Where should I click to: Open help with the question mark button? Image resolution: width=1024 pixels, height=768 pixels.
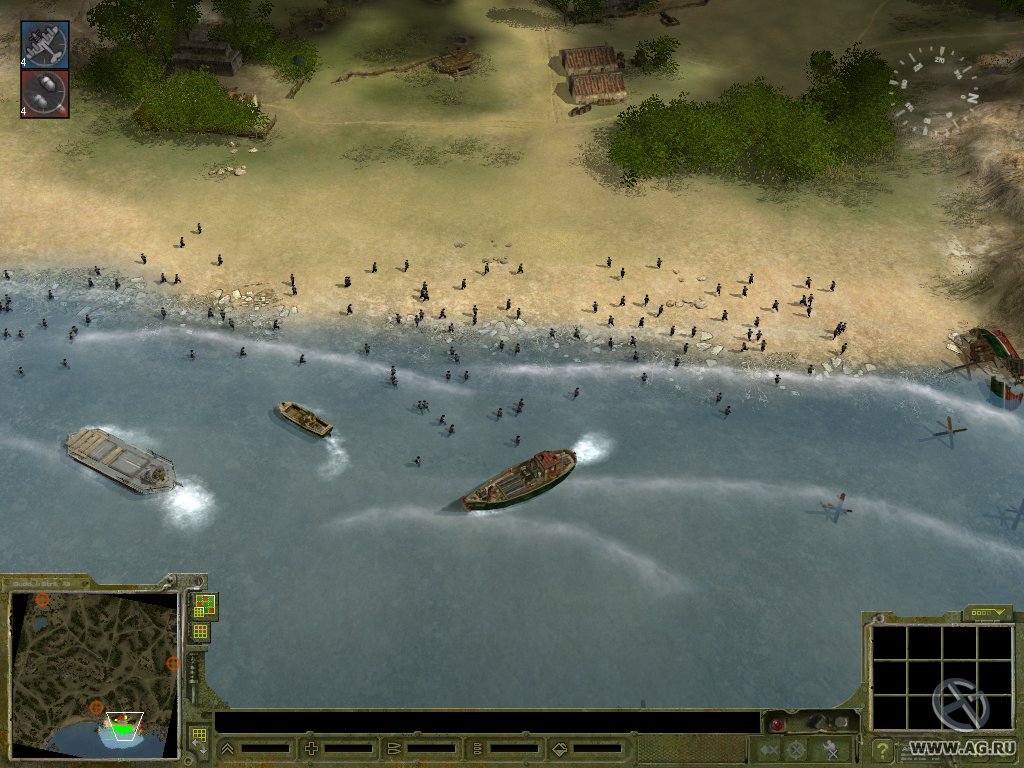[x=881, y=749]
